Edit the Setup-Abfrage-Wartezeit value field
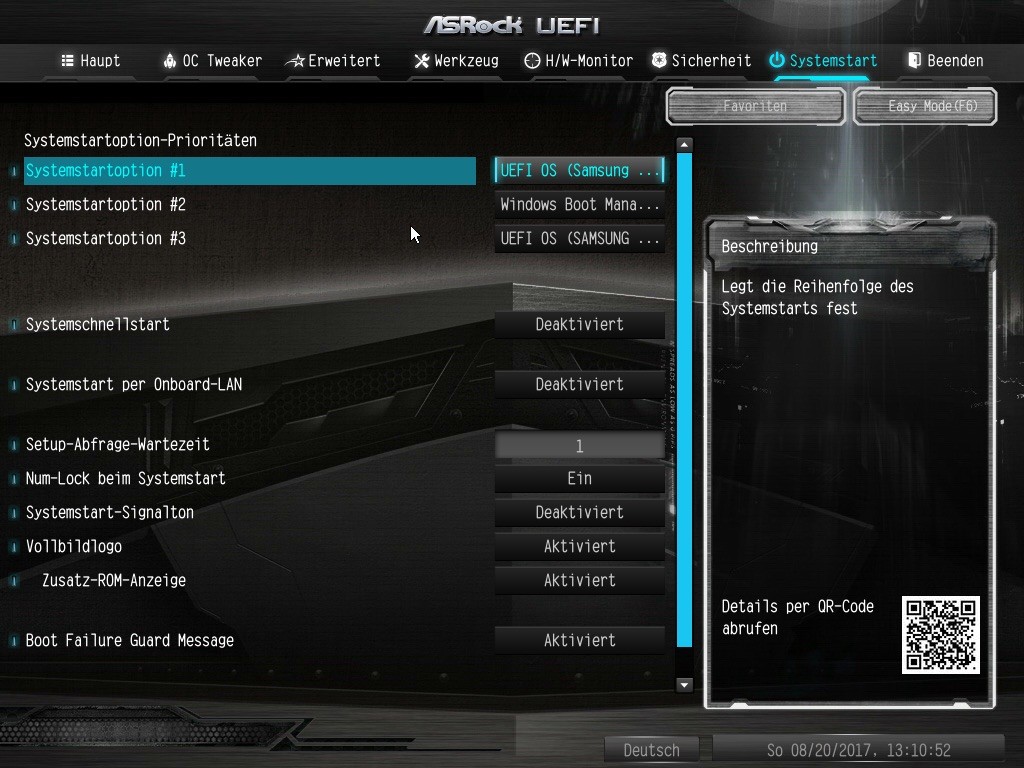Screen dimensions: 1024x768 coord(580,446)
